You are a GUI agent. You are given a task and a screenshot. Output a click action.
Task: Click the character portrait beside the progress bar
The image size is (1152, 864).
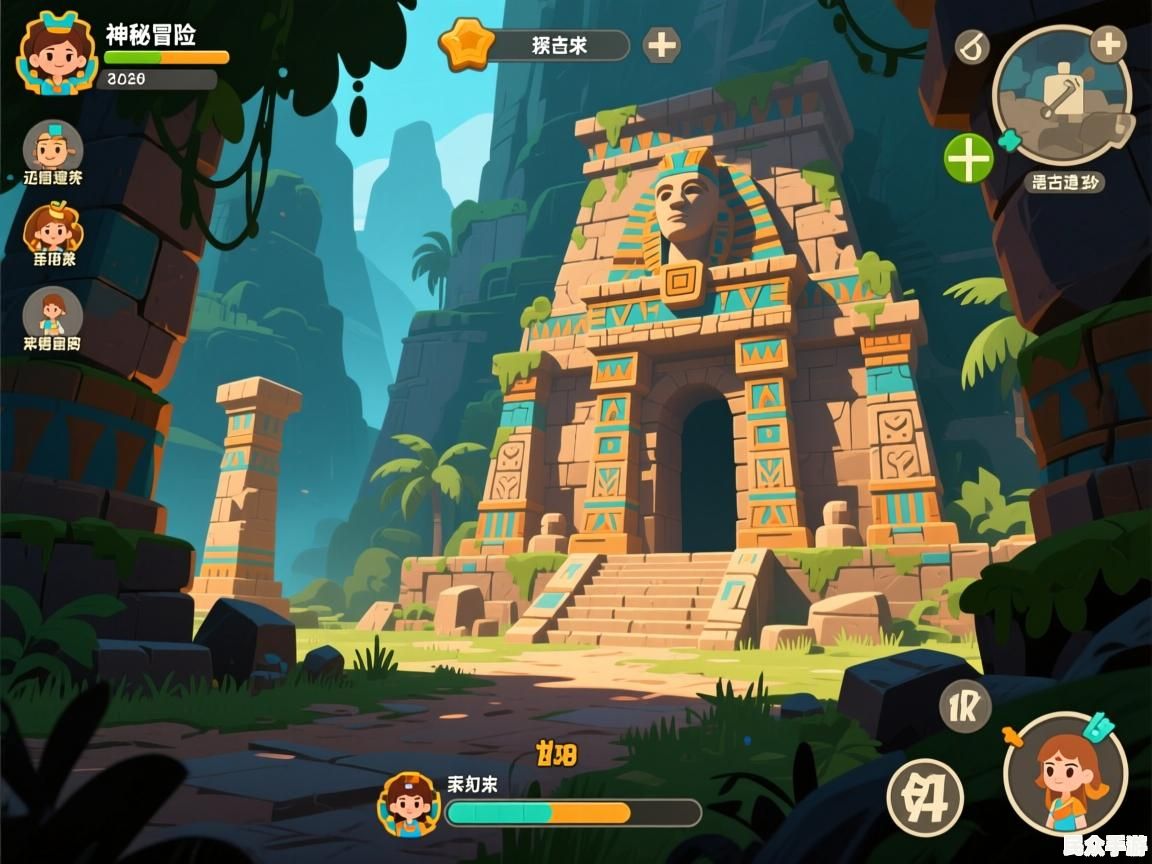408,803
